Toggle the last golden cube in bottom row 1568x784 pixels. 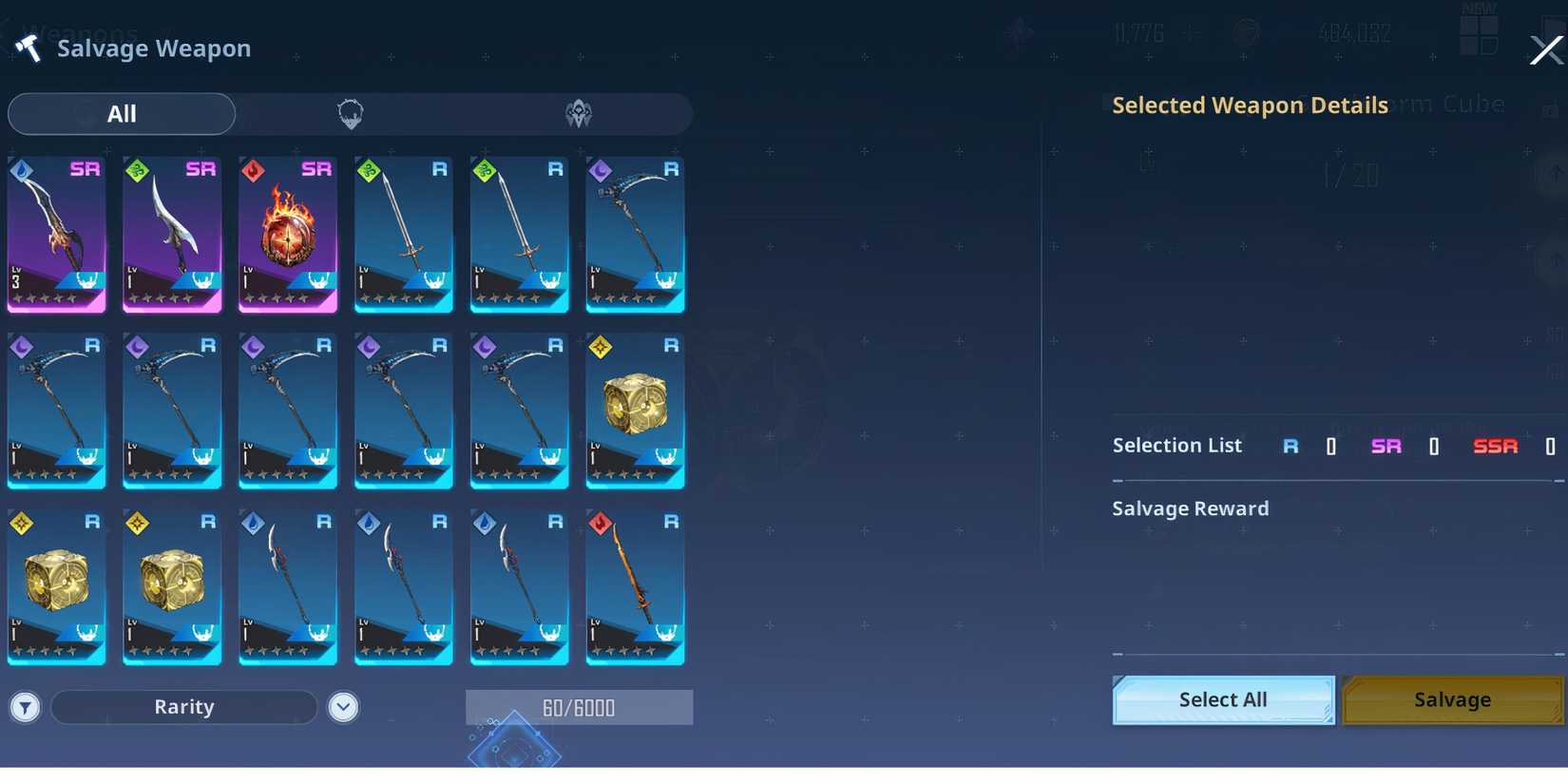pos(172,587)
